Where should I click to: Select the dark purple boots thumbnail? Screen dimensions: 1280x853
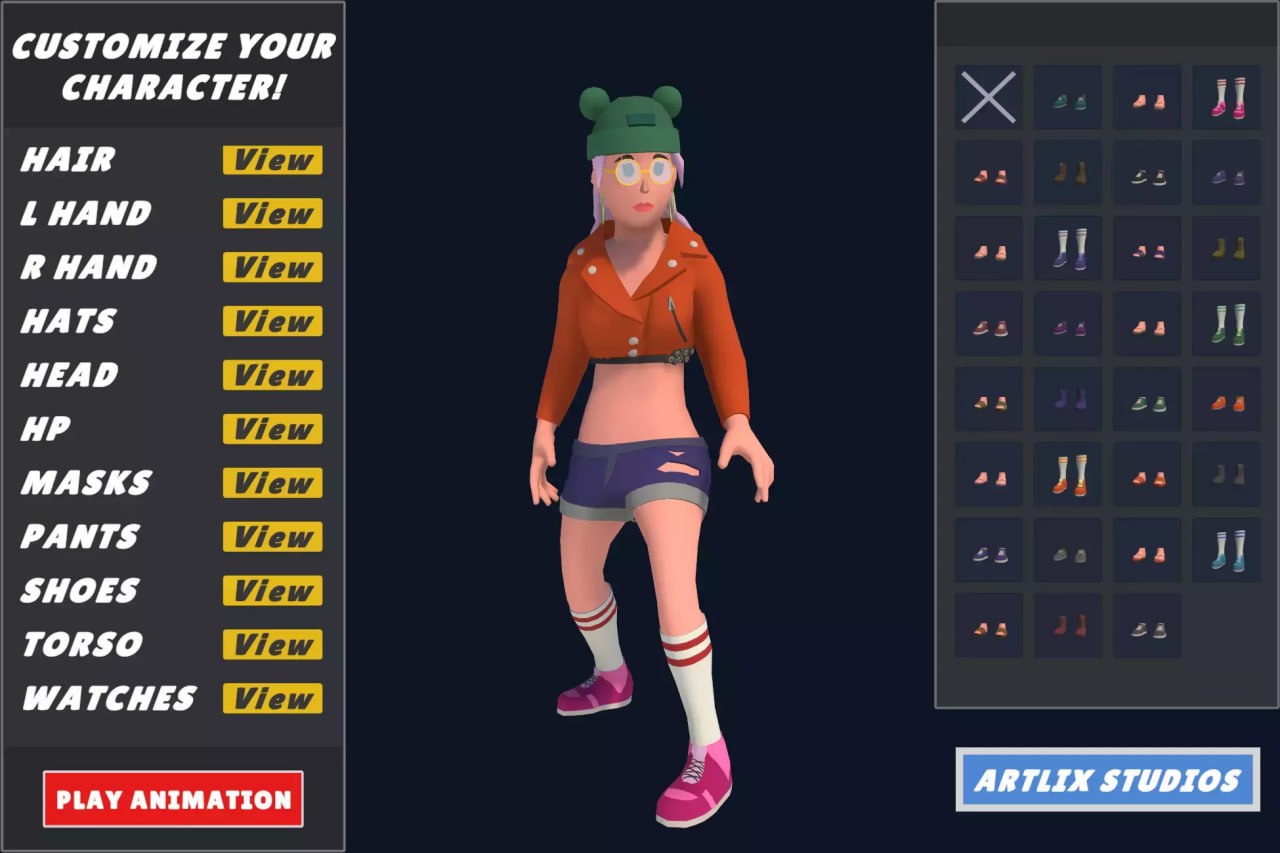(x=1068, y=400)
